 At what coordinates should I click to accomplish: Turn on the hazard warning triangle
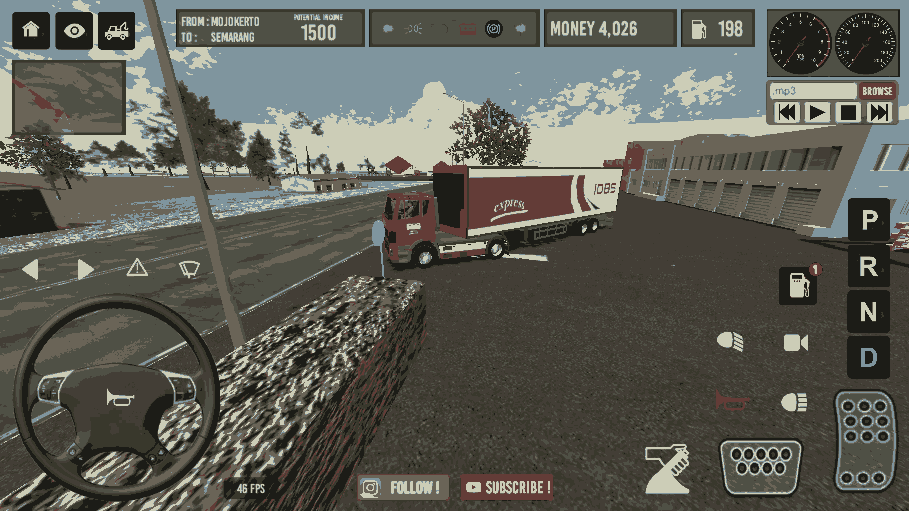(x=137, y=268)
